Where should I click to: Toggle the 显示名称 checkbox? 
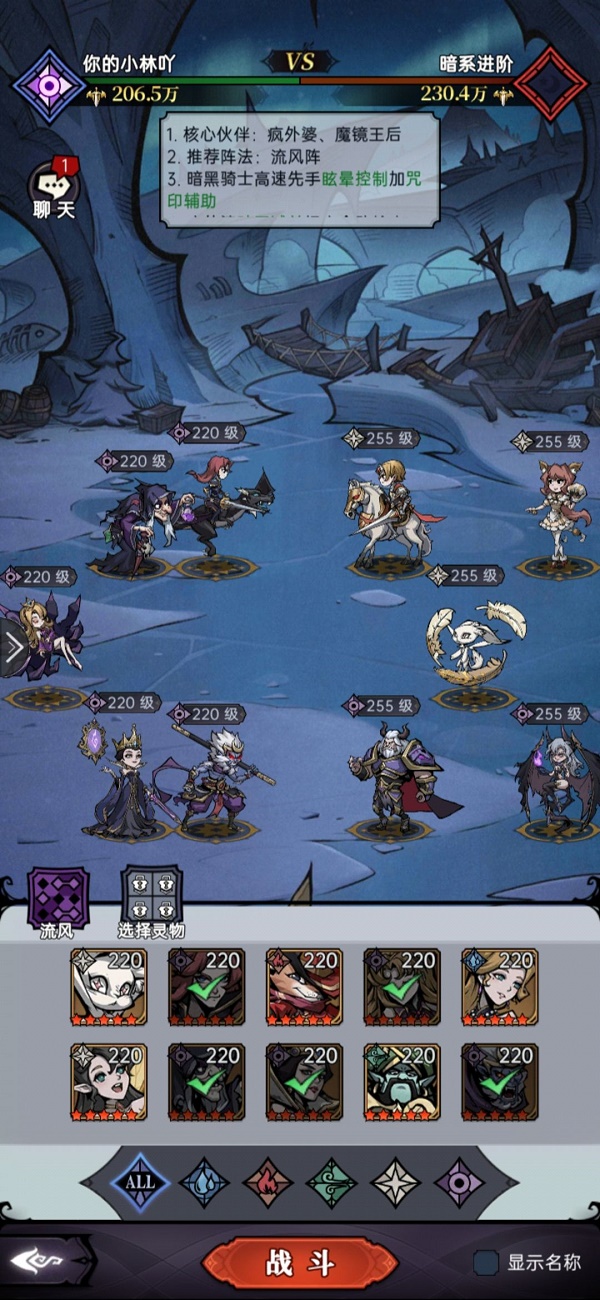[487, 1262]
